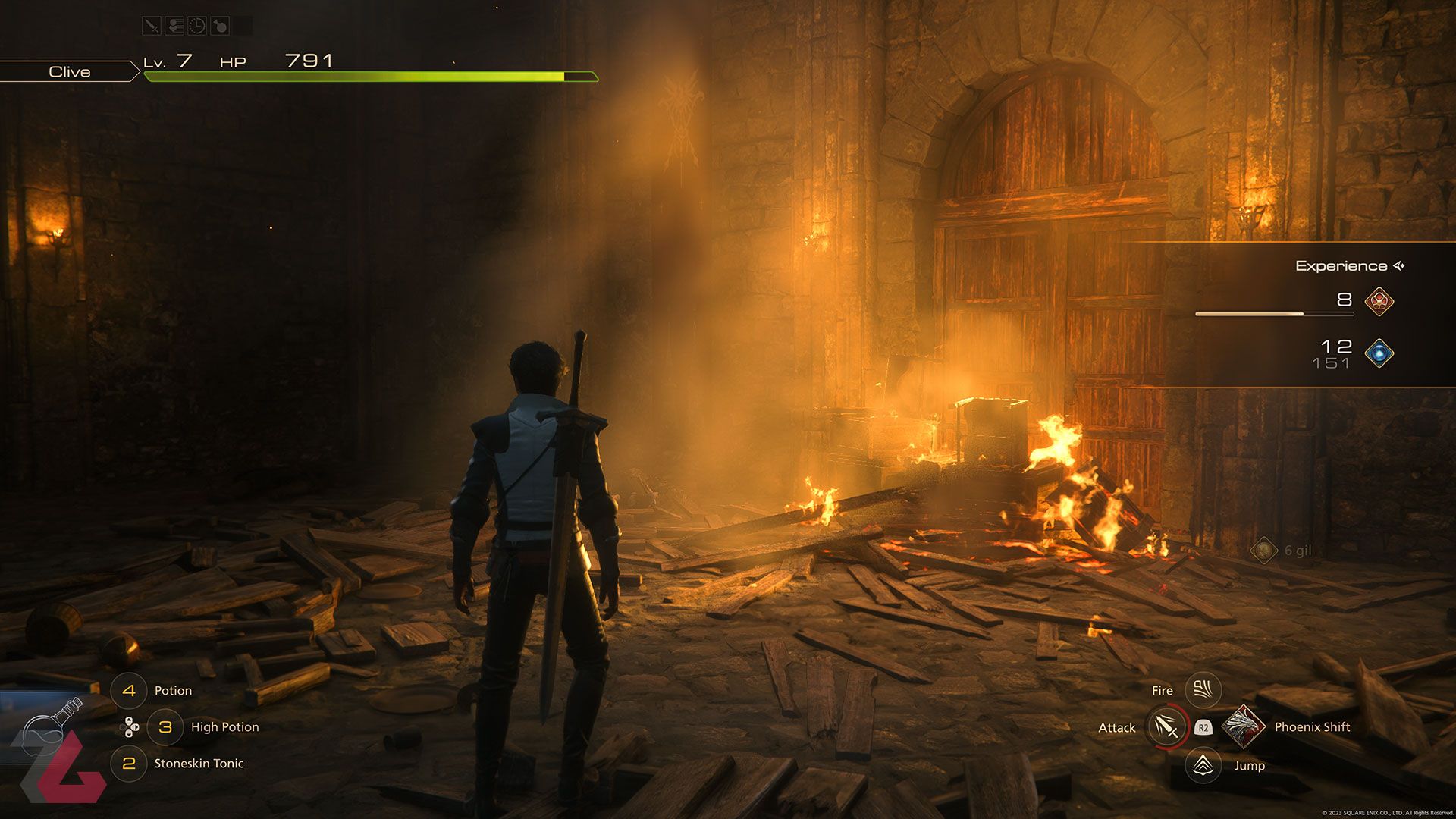Click the sword Attack icon
Image resolution: width=1456 pixels, height=819 pixels.
coord(1166,727)
